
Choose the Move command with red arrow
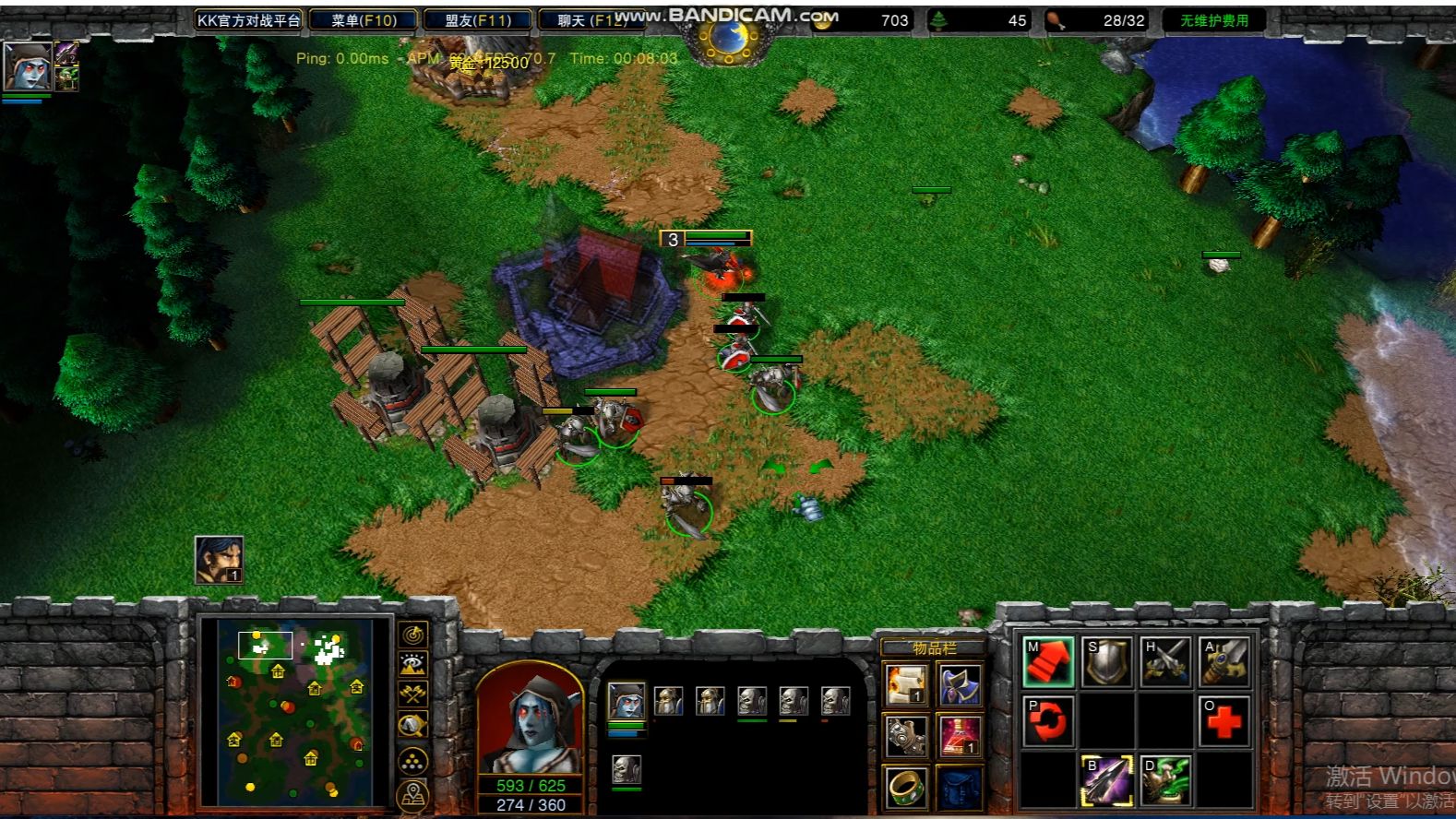click(1048, 662)
